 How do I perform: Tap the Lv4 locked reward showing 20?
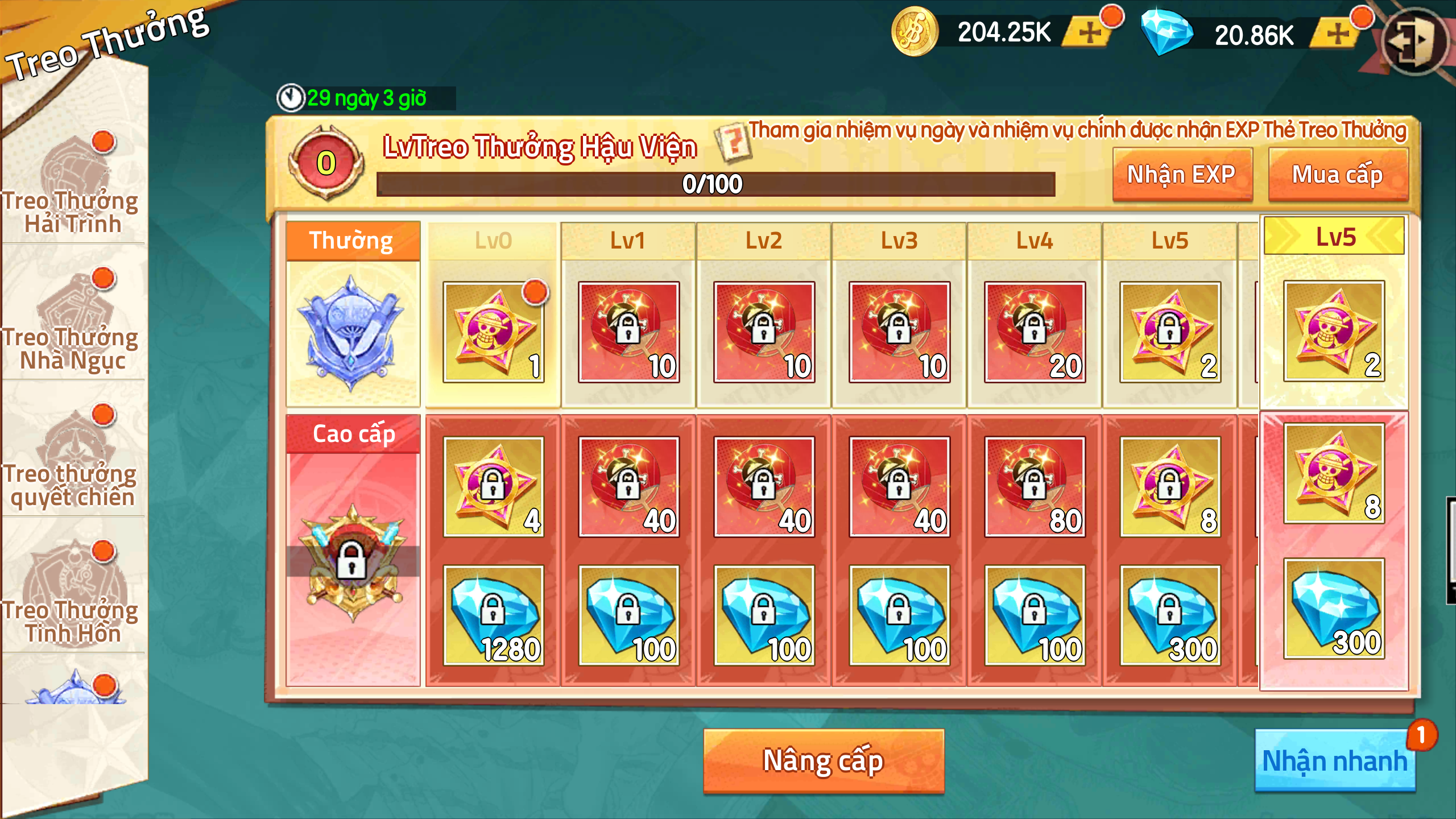pos(1035,332)
